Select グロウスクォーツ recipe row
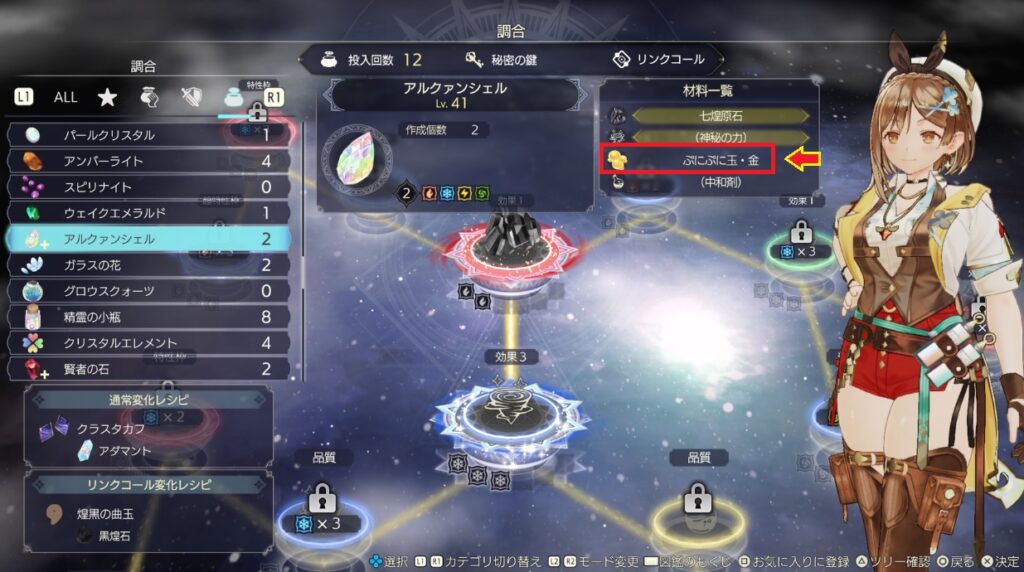This screenshot has width=1024, height=572. [x=150, y=291]
